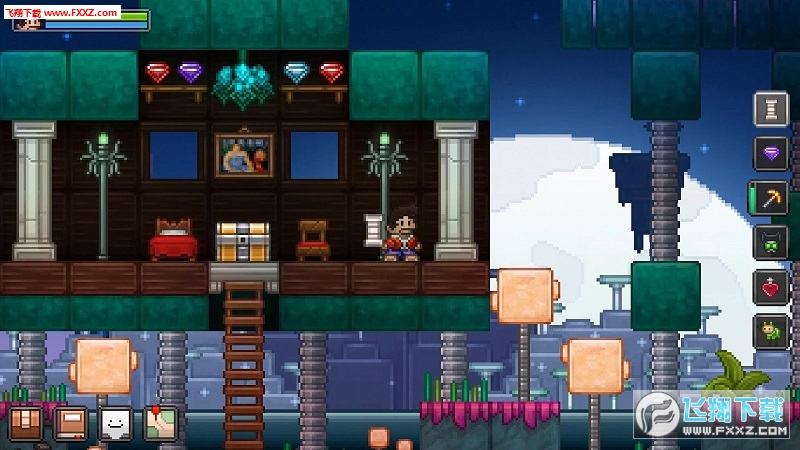Show the world map with red pin

pos(160,424)
